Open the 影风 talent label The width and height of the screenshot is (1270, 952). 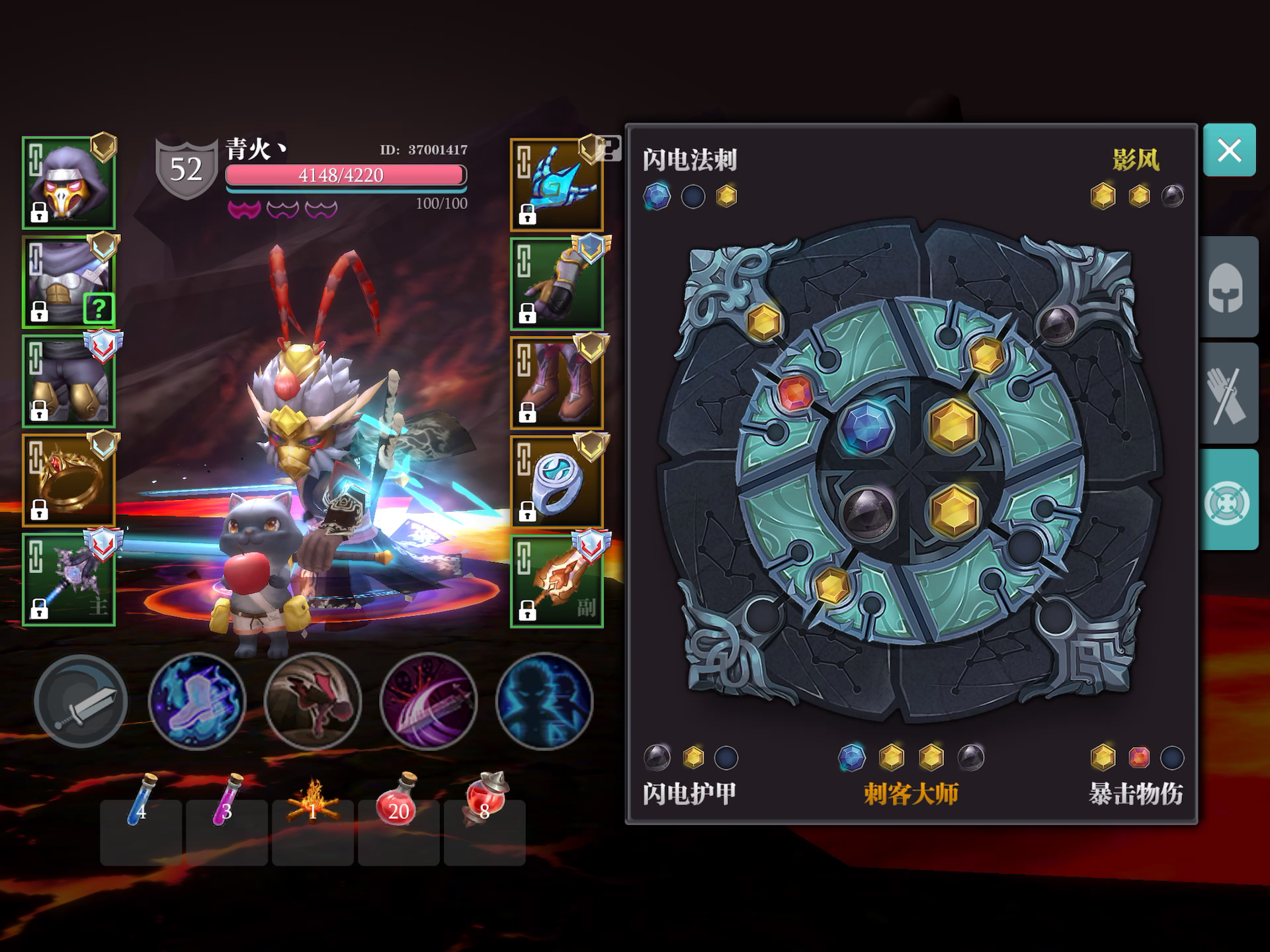(x=1136, y=160)
